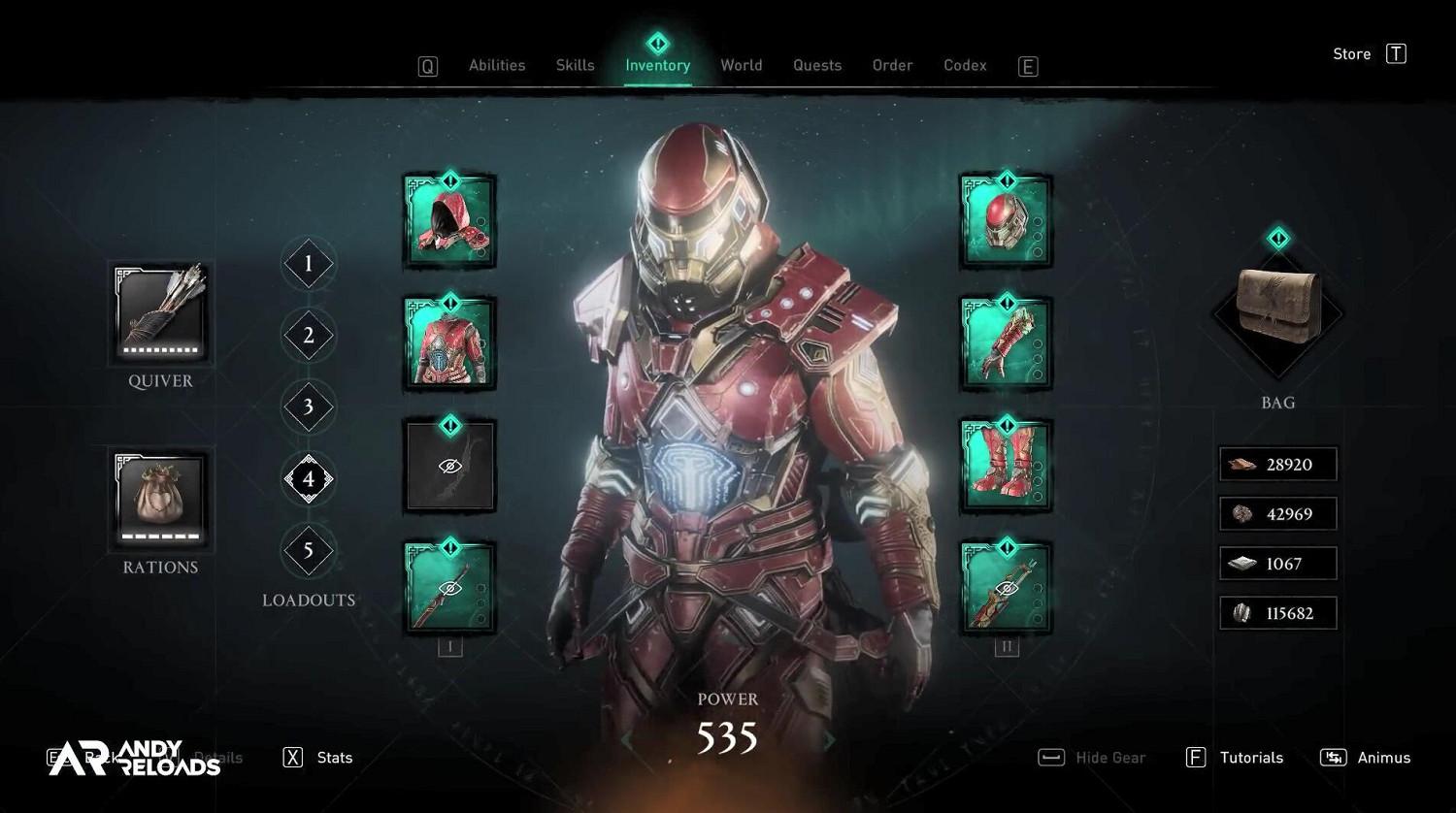Image resolution: width=1456 pixels, height=813 pixels.
Task: Select the red helmet gear slot
Action: pyautogui.click(x=1006, y=221)
